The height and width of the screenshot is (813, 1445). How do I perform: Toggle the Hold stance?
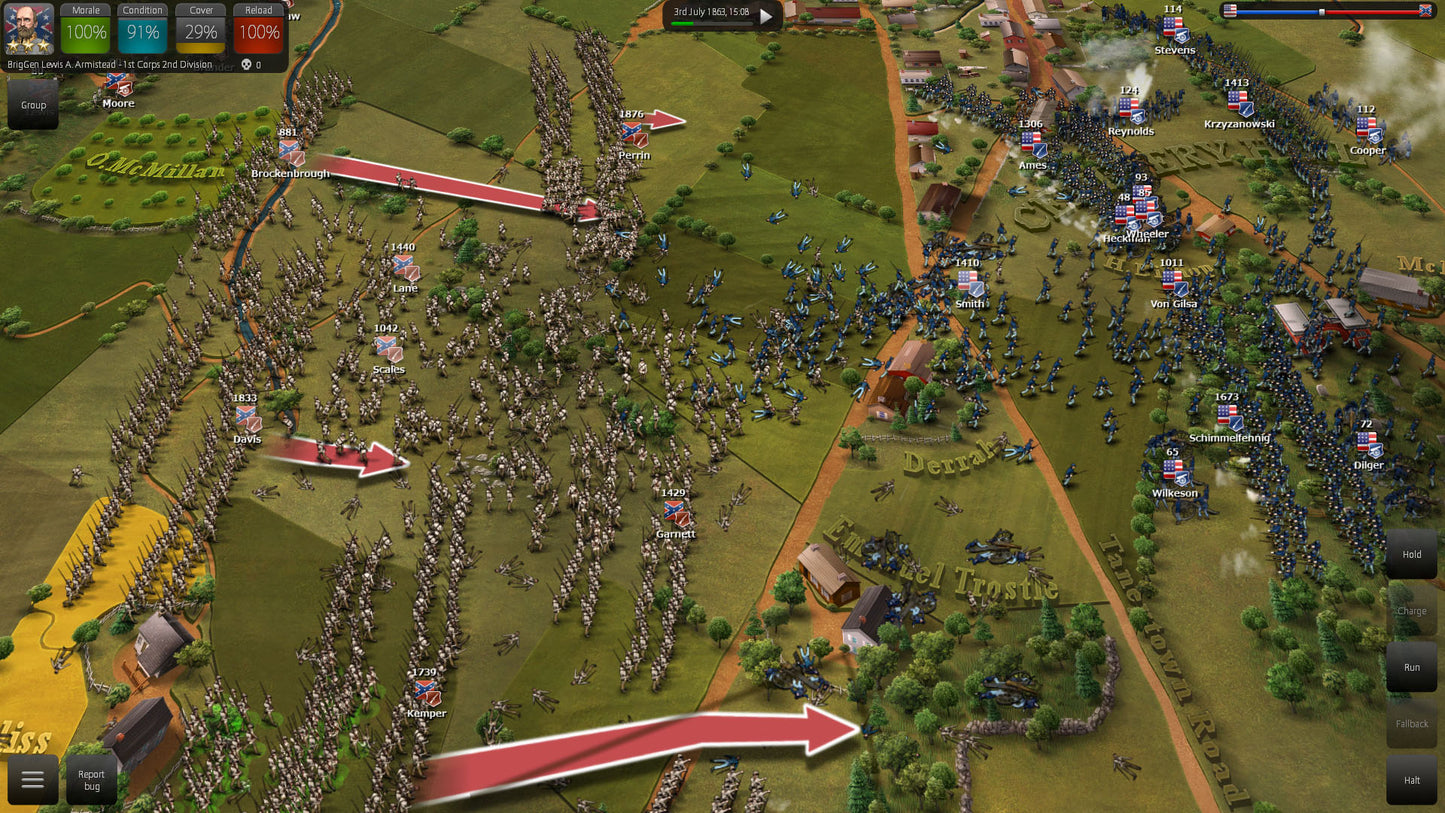[1411, 554]
